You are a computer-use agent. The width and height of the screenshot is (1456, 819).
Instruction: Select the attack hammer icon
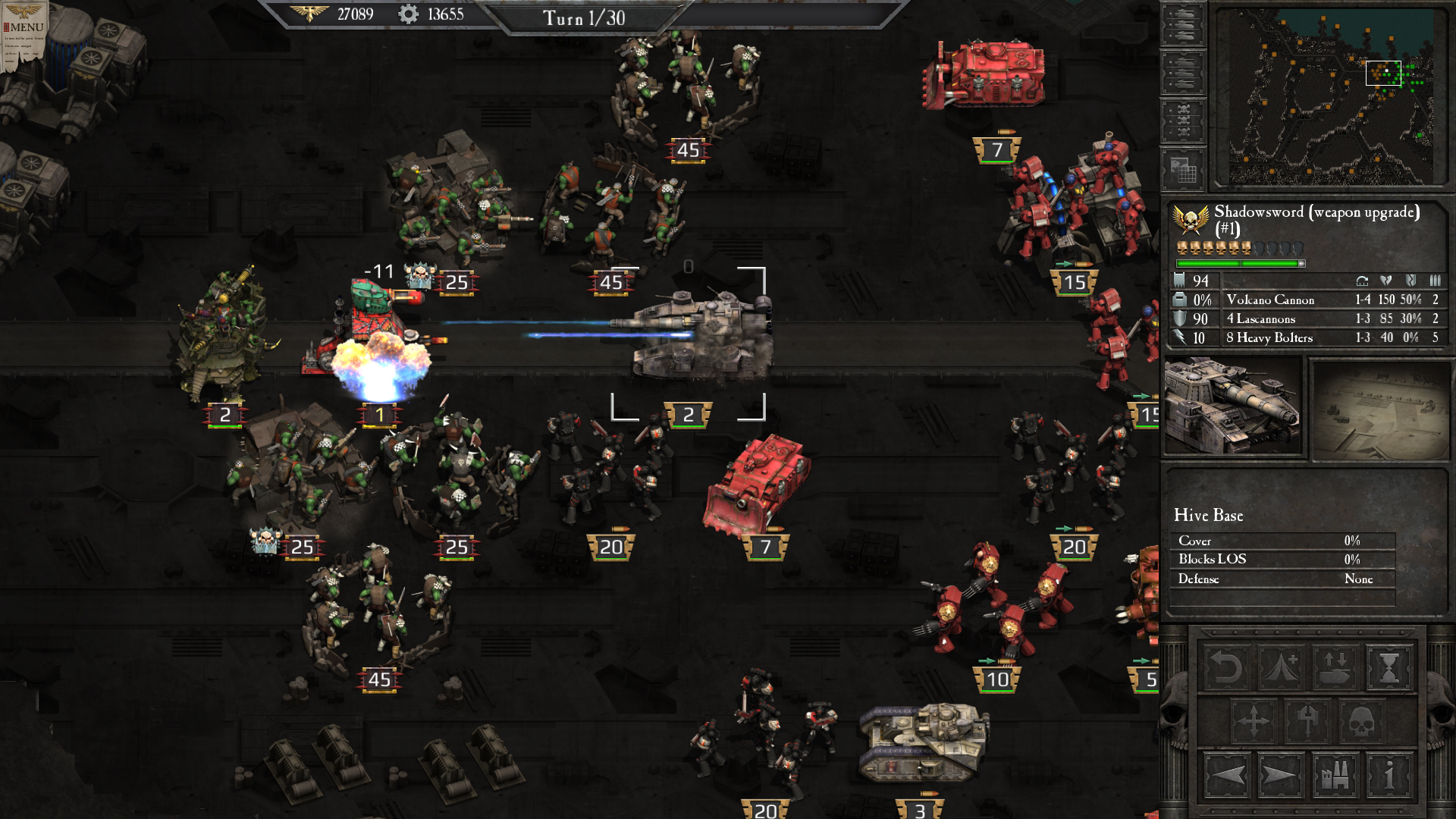[1308, 720]
